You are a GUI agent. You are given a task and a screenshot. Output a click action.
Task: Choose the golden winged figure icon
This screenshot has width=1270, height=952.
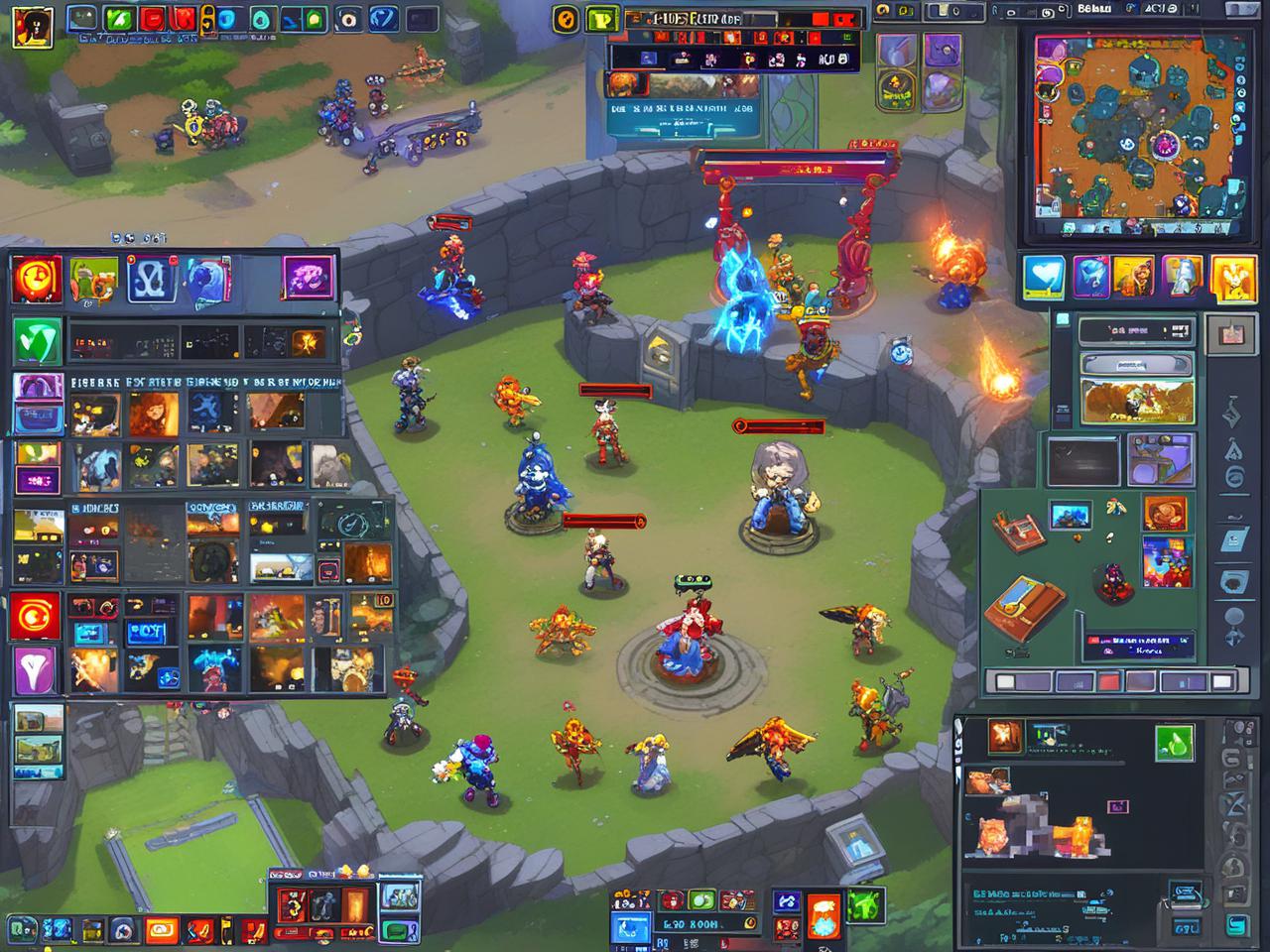click(x=1234, y=277)
